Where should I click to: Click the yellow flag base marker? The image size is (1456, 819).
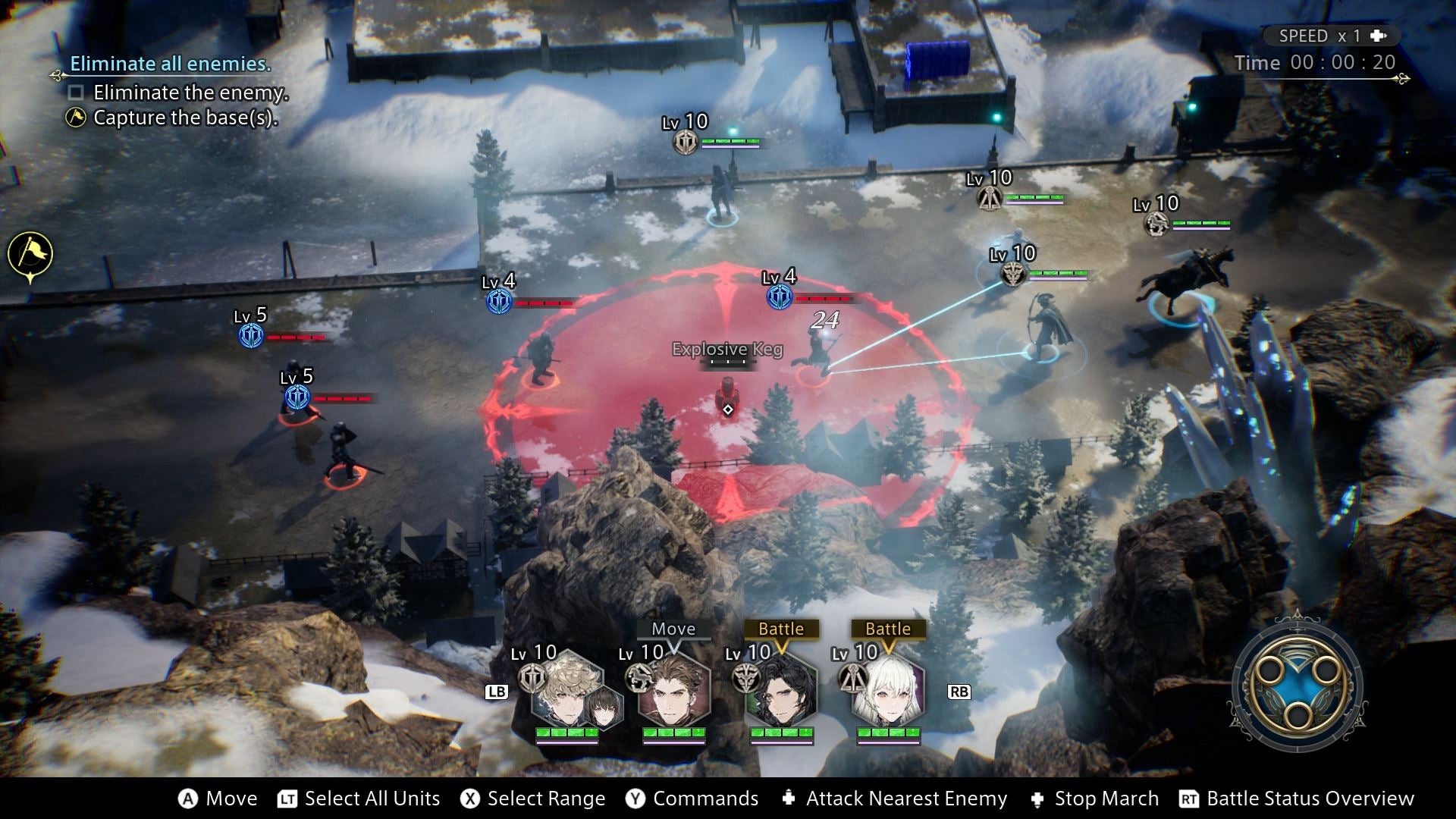point(30,254)
